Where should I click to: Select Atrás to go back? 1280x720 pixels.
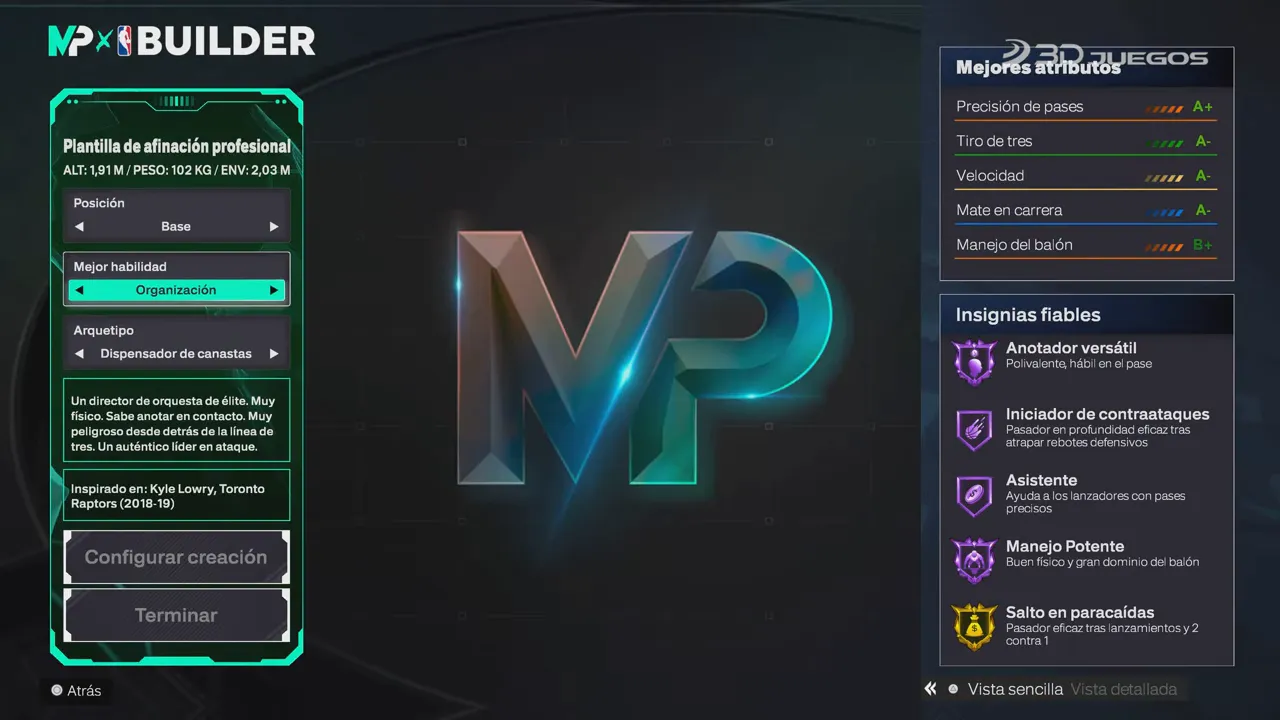click(x=76, y=690)
